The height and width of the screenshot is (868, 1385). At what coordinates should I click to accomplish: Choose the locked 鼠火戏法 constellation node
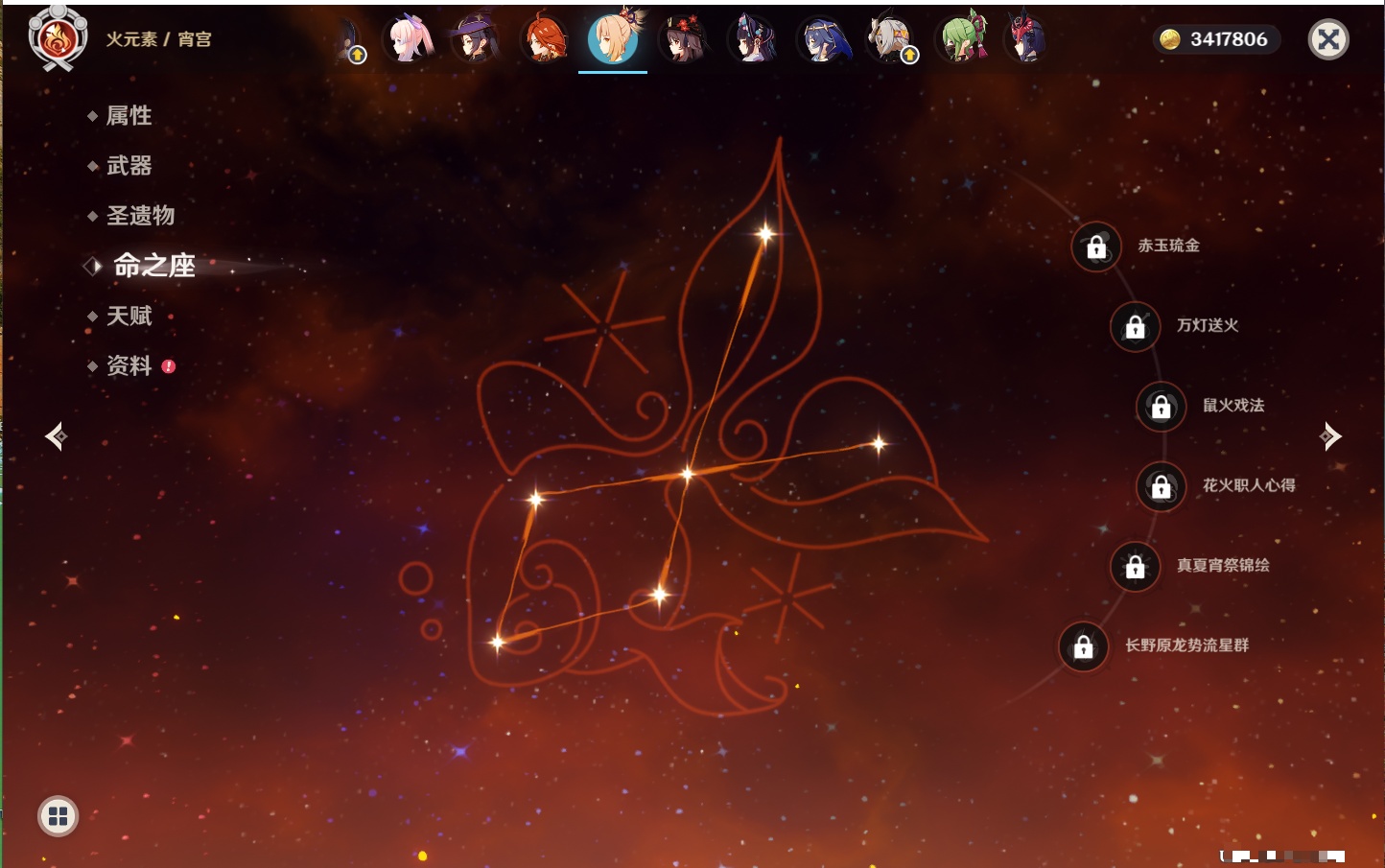[1162, 407]
